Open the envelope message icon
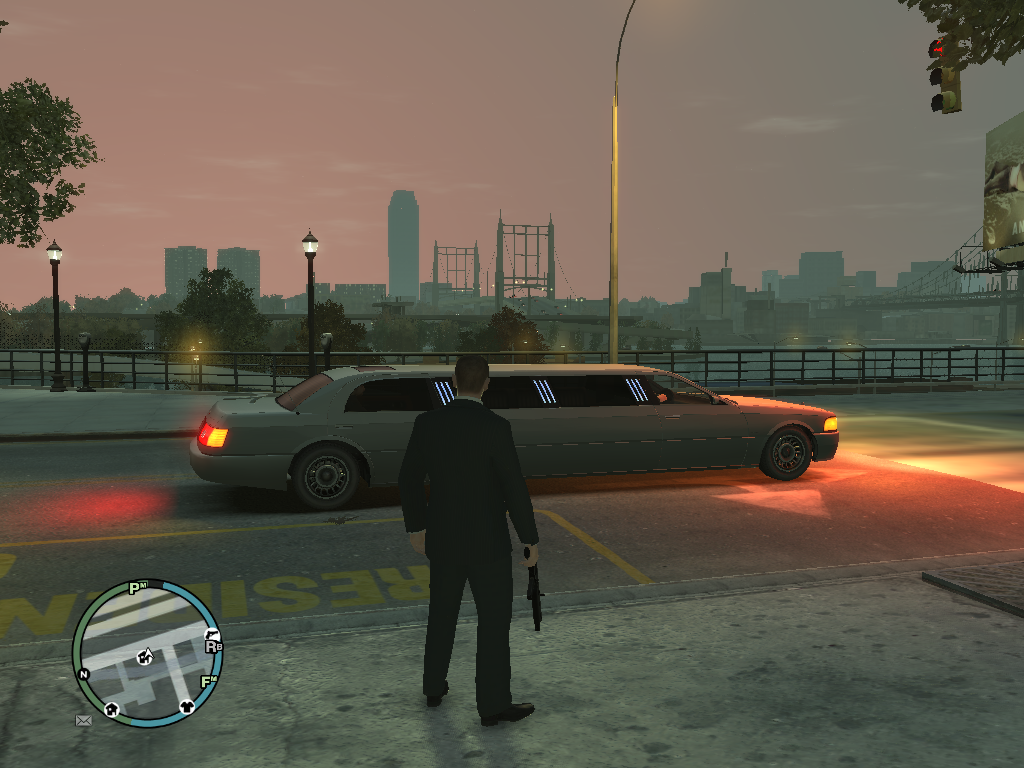This screenshot has height=768, width=1024. [84, 719]
